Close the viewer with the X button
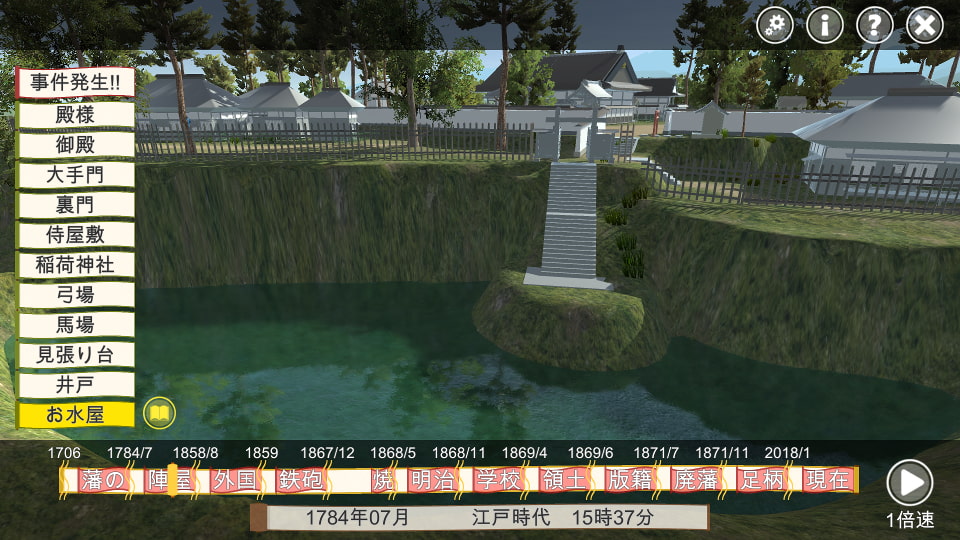Image resolution: width=960 pixels, height=540 pixels. tap(925, 25)
